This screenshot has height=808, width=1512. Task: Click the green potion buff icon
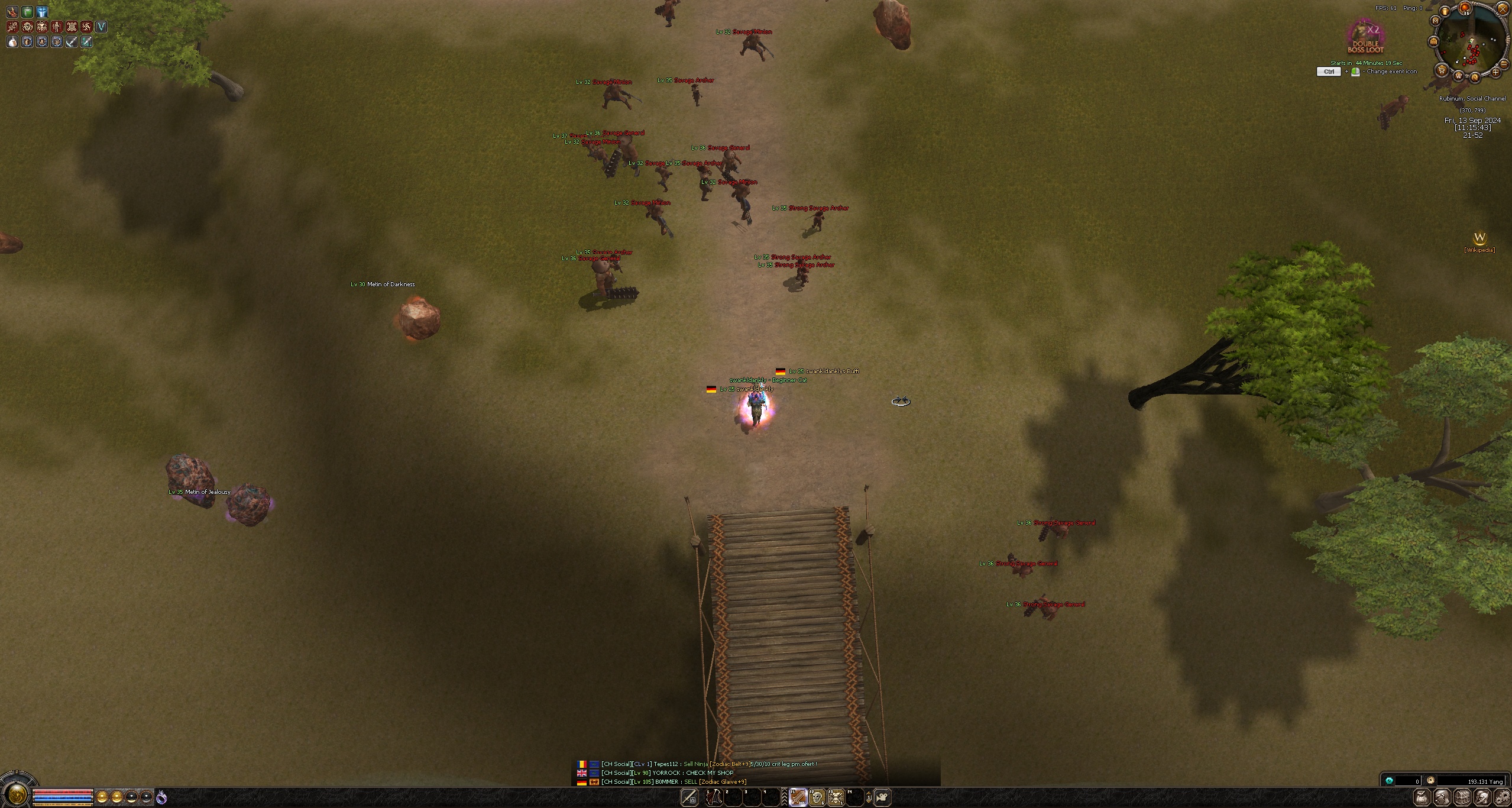click(27, 11)
